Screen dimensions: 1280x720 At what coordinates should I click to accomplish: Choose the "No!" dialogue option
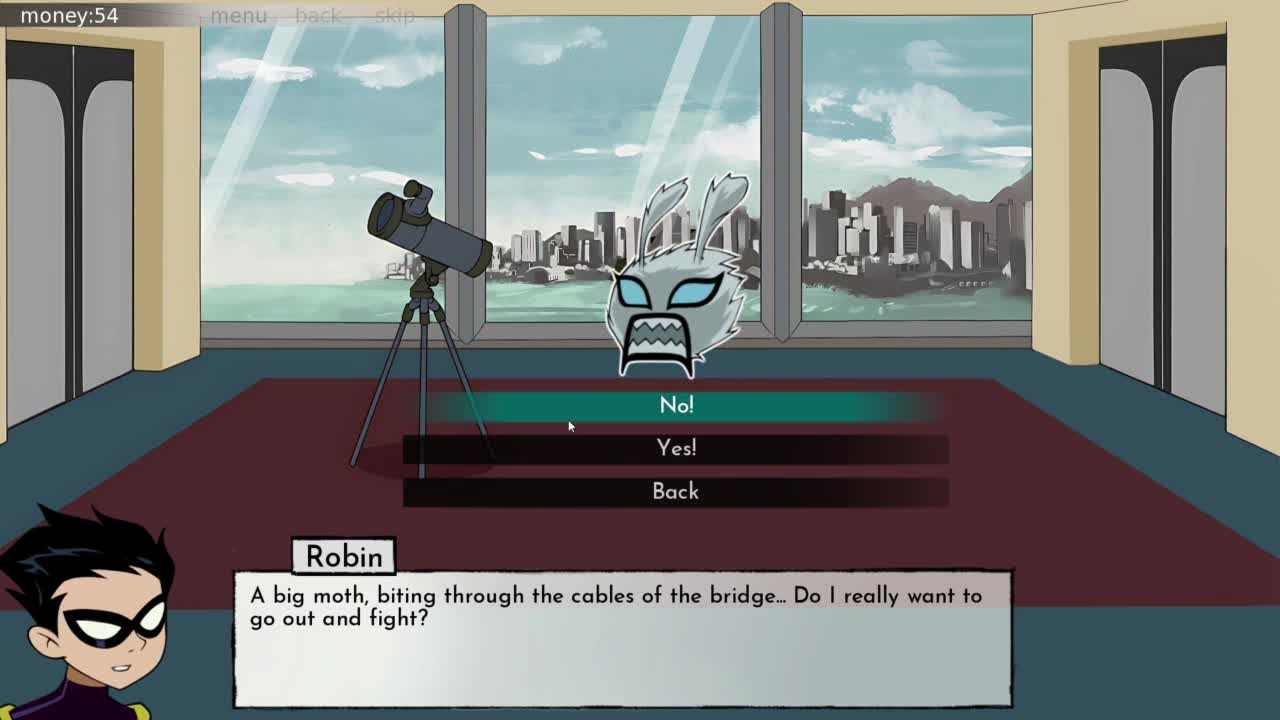coord(676,405)
